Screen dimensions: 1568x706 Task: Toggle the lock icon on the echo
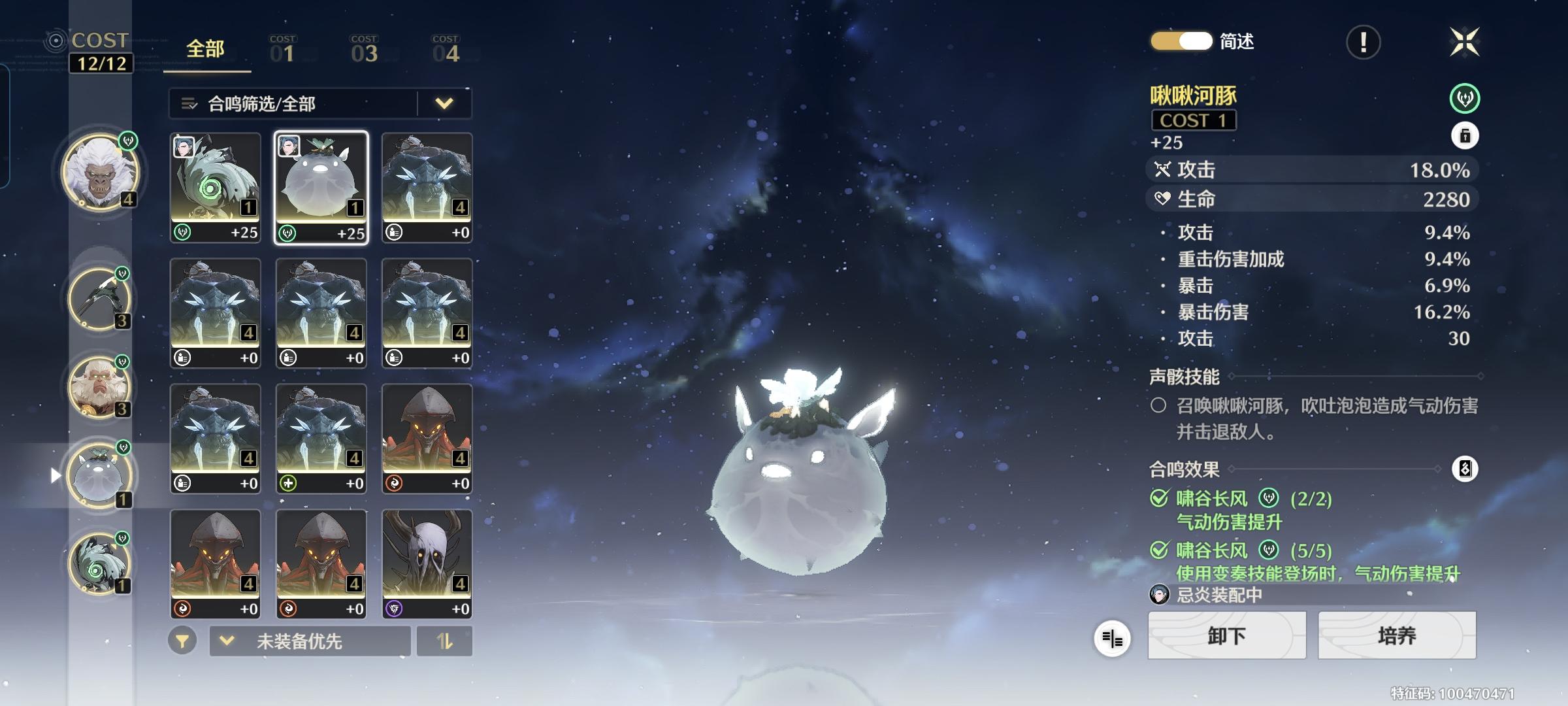point(1465,136)
